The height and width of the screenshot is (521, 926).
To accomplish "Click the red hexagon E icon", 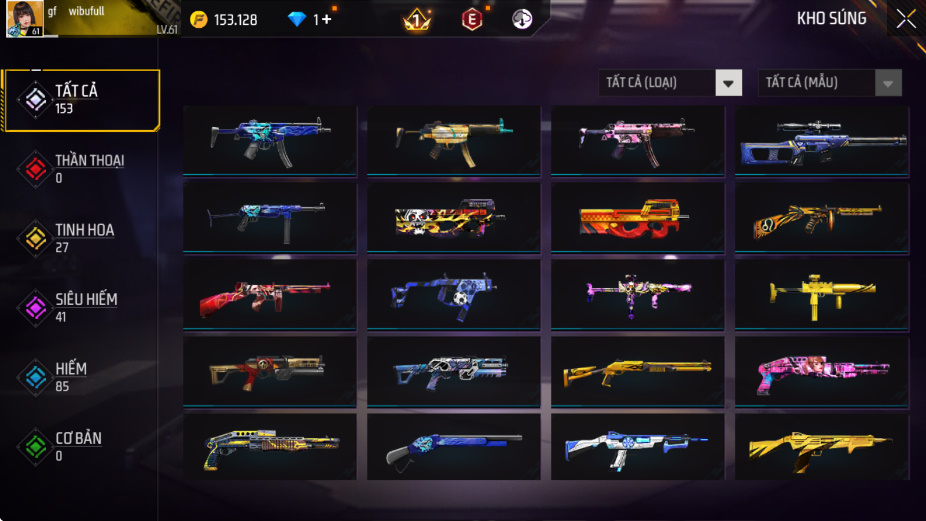I will pos(471,19).
